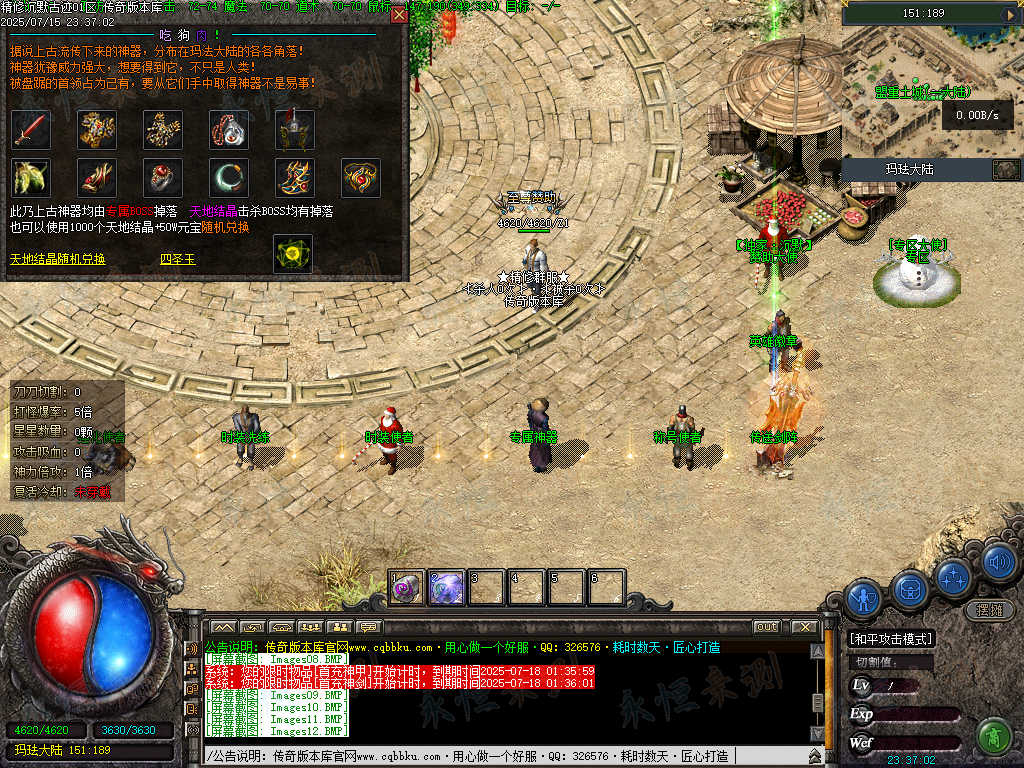Use the item in hotbar slot 2

coord(446,588)
